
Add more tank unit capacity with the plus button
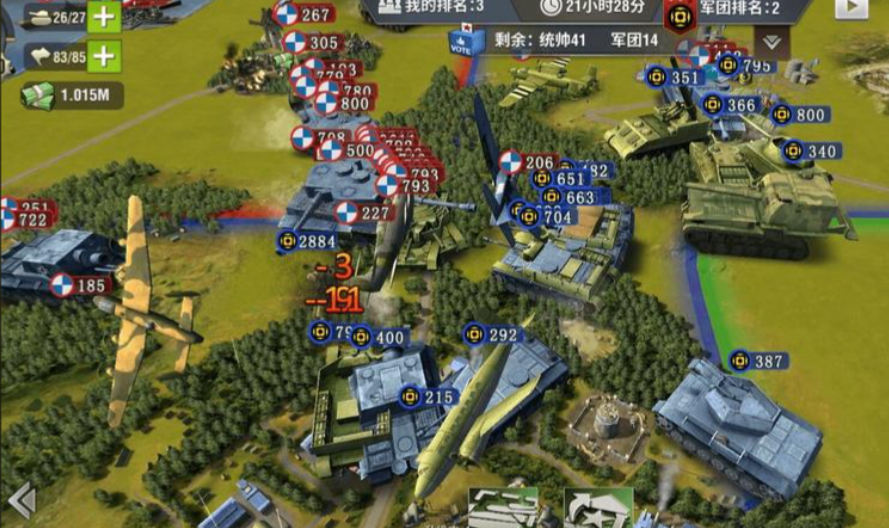pos(104,16)
